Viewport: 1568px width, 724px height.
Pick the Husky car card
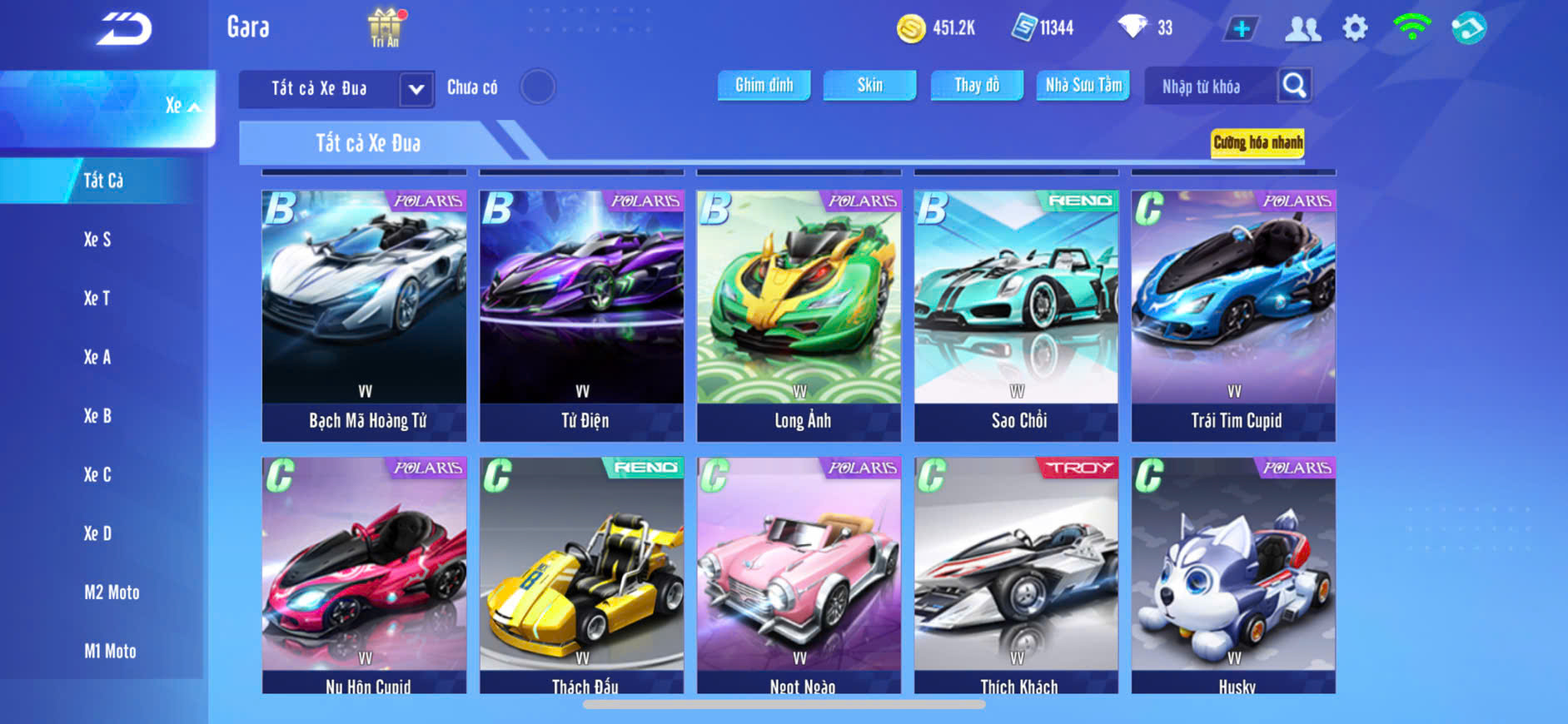click(1233, 574)
